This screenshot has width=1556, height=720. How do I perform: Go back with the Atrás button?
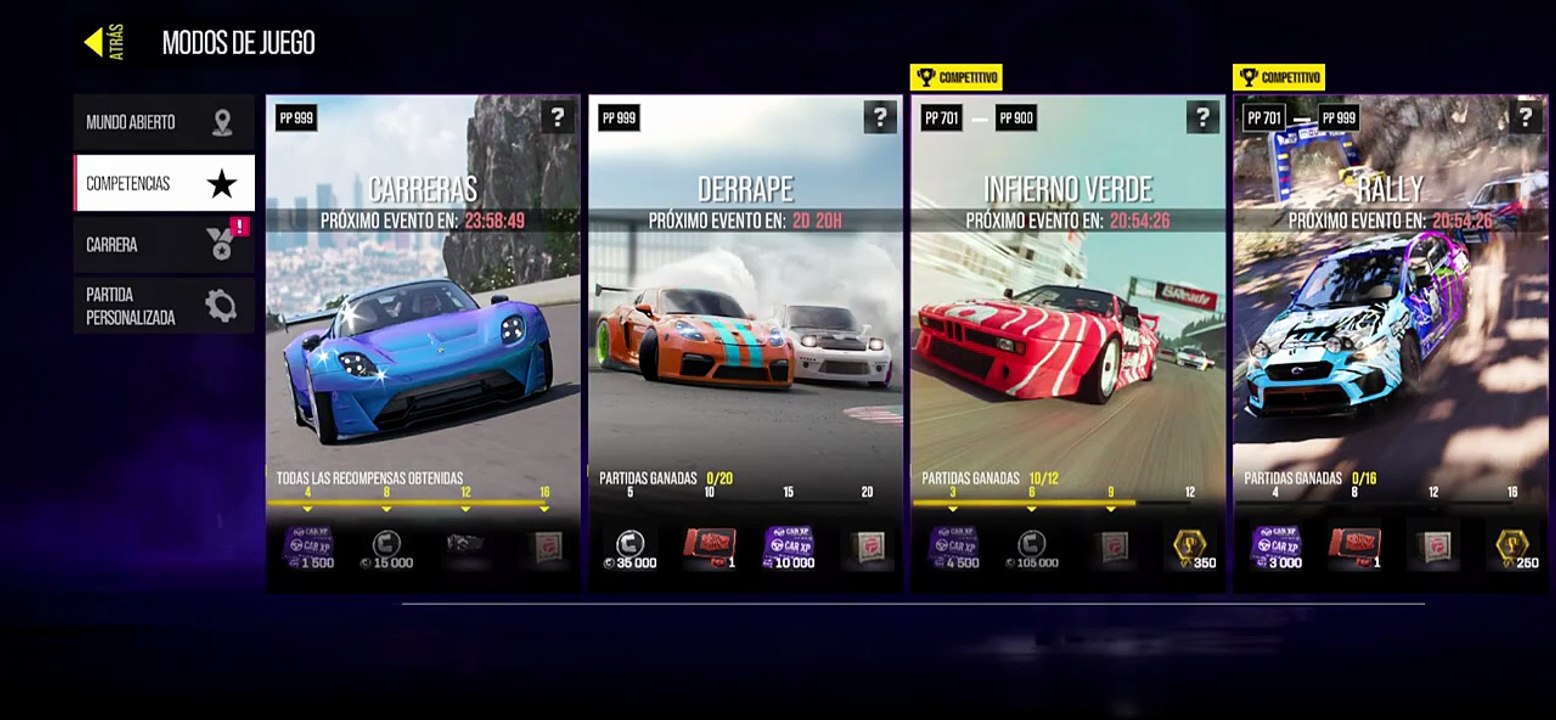105,43
